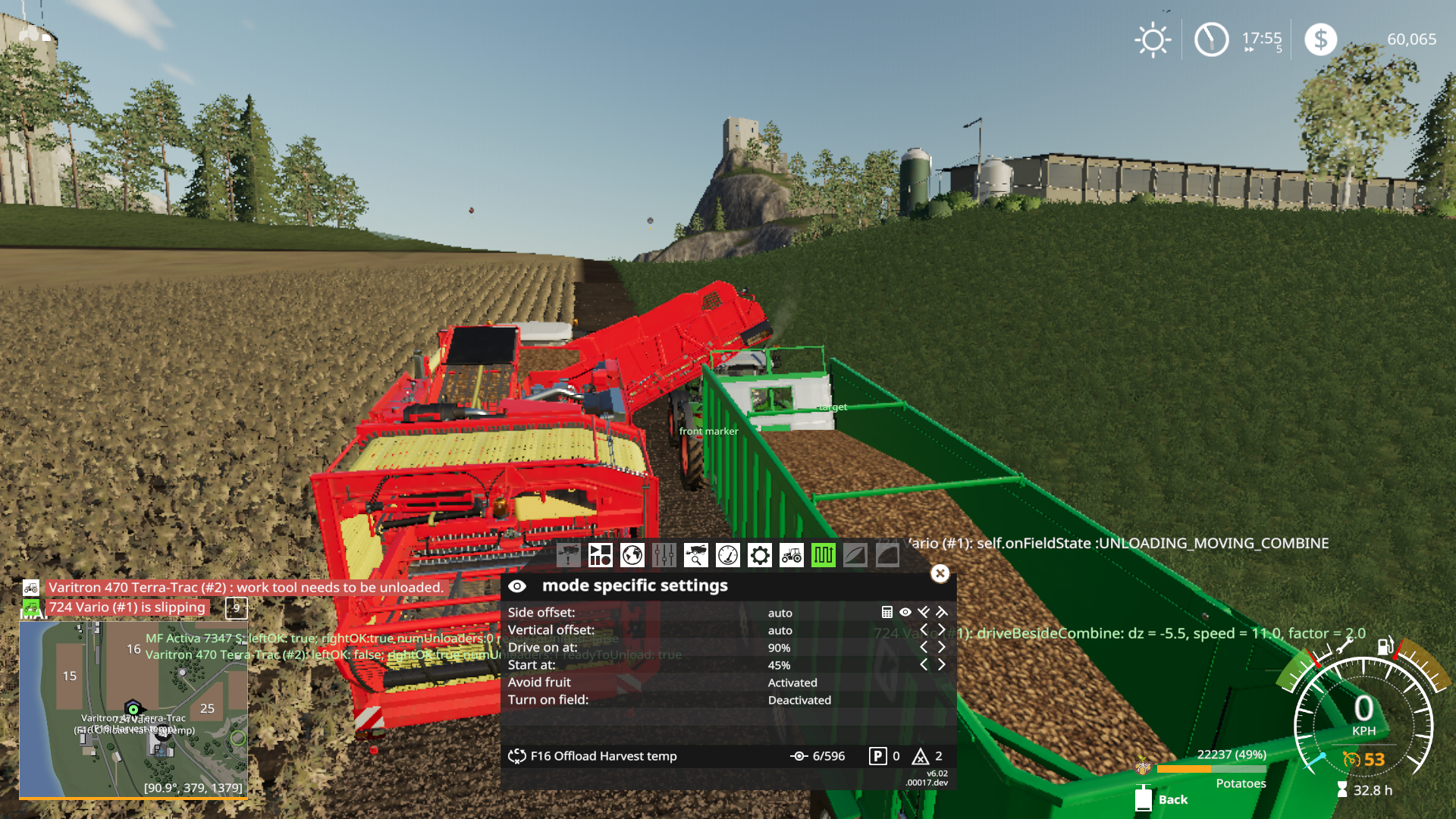The width and height of the screenshot is (1456, 819).
Task: Click the eye toggle next to Side offset
Action: [x=904, y=612]
